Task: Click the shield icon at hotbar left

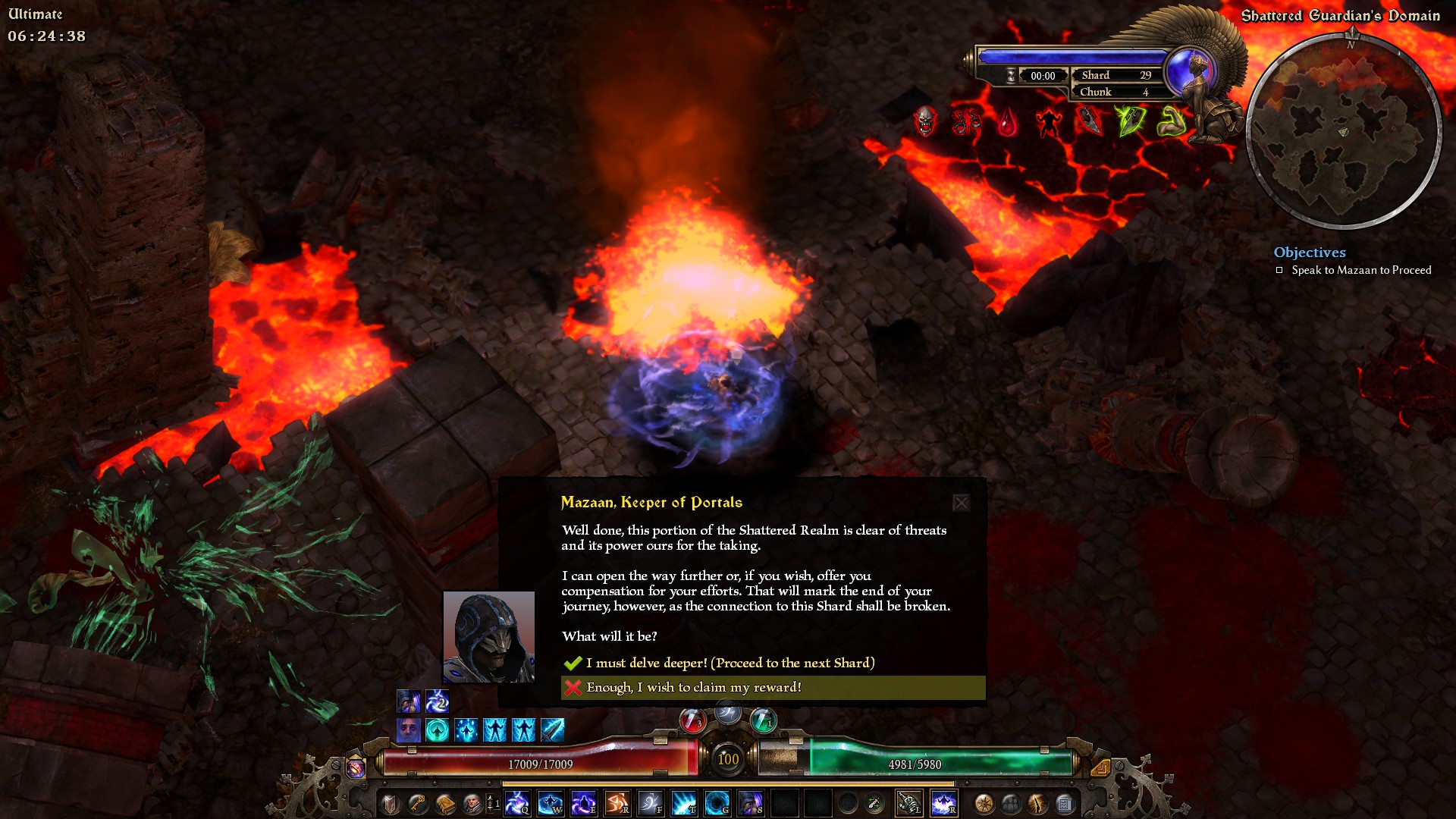Action: pyautogui.click(x=391, y=803)
